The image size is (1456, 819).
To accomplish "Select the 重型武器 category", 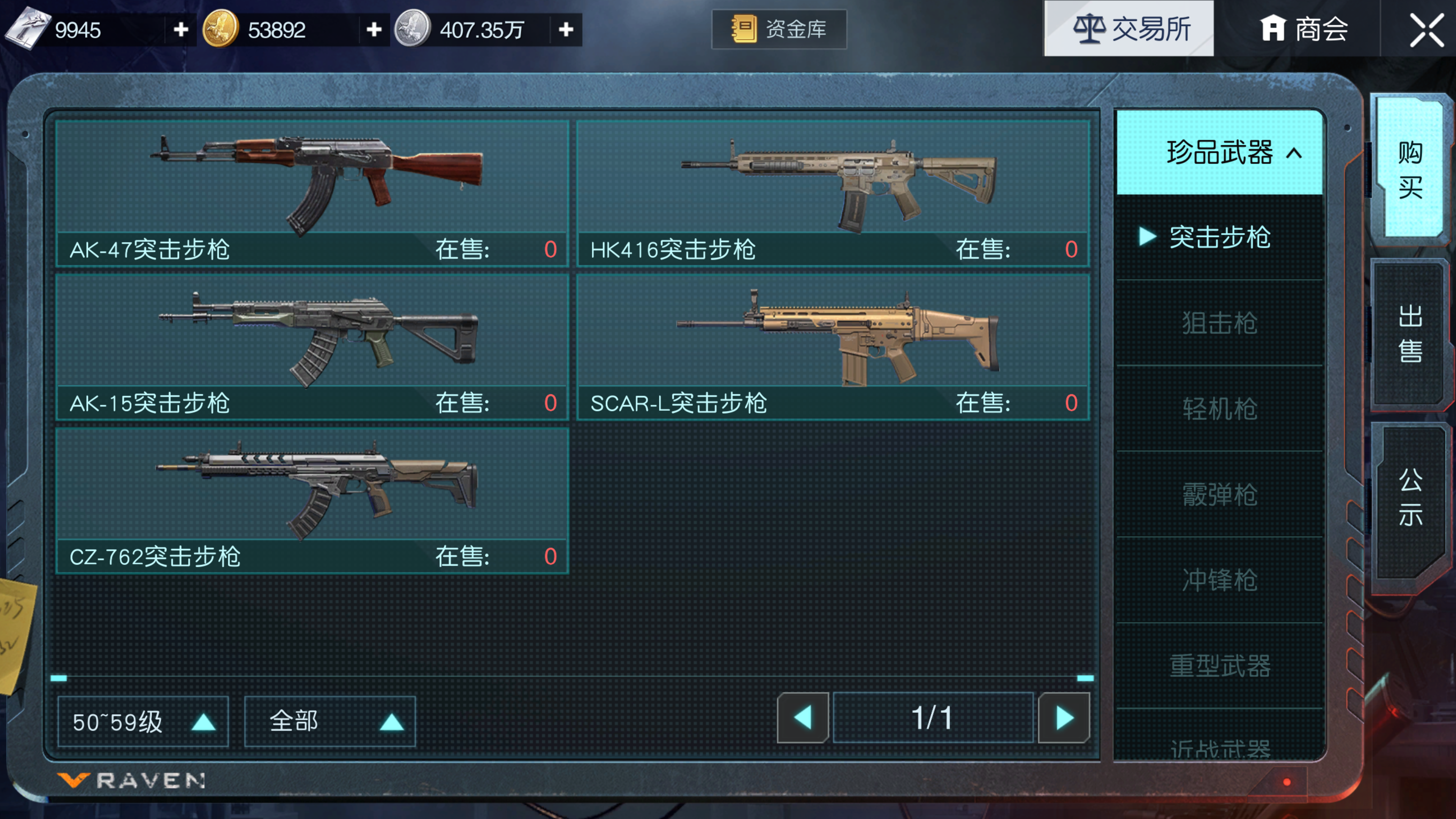I will point(1220,666).
